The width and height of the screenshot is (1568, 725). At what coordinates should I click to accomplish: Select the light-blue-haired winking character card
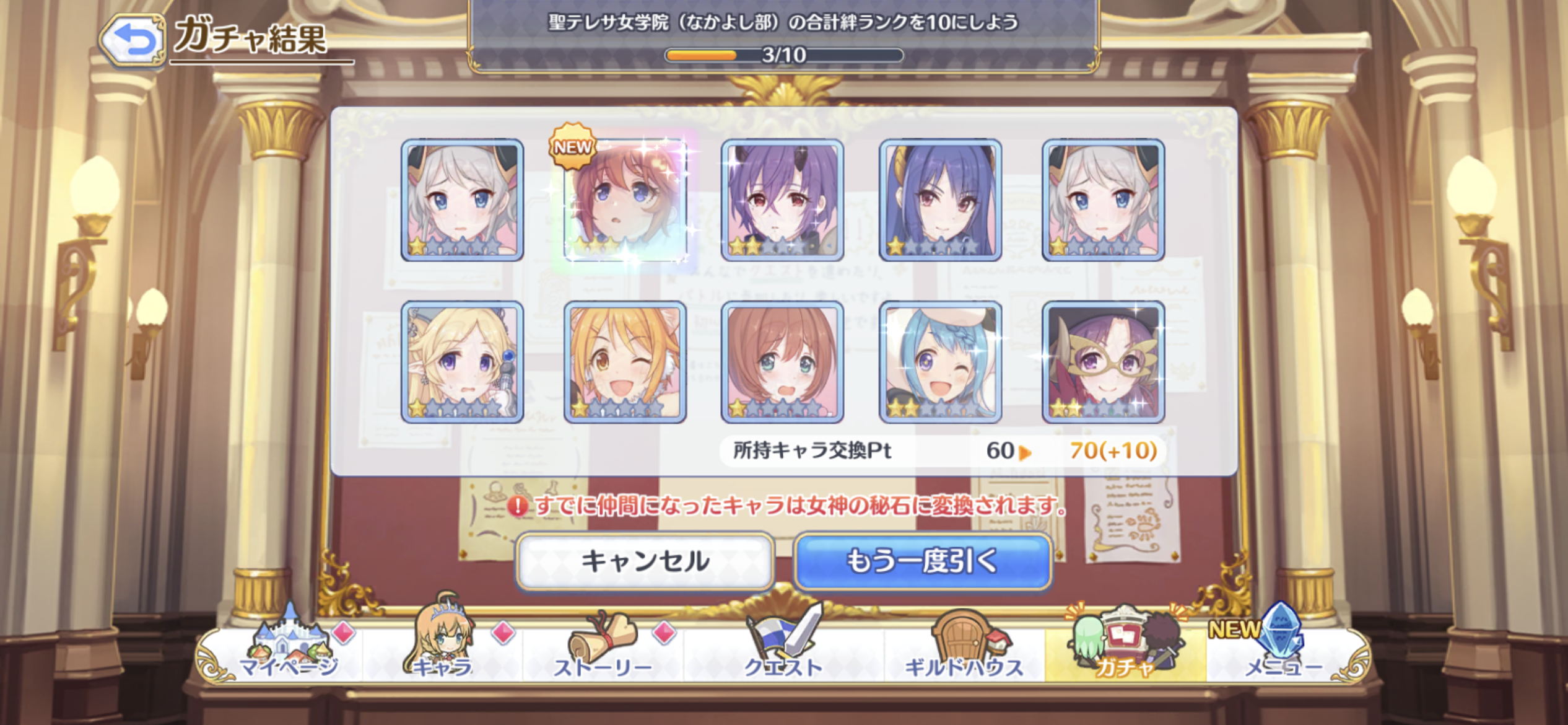940,362
